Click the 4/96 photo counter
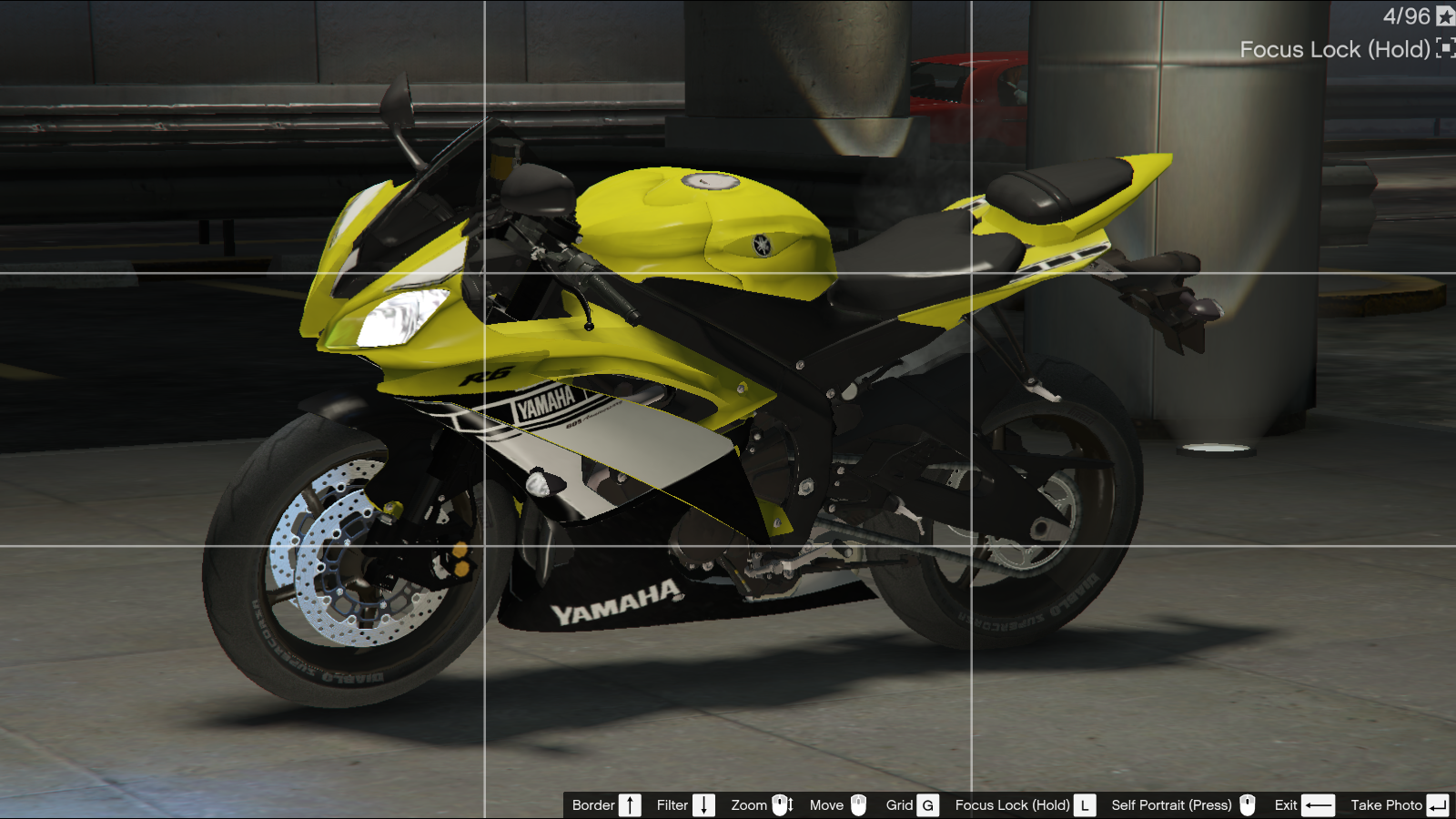 pyautogui.click(x=1406, y=15)
